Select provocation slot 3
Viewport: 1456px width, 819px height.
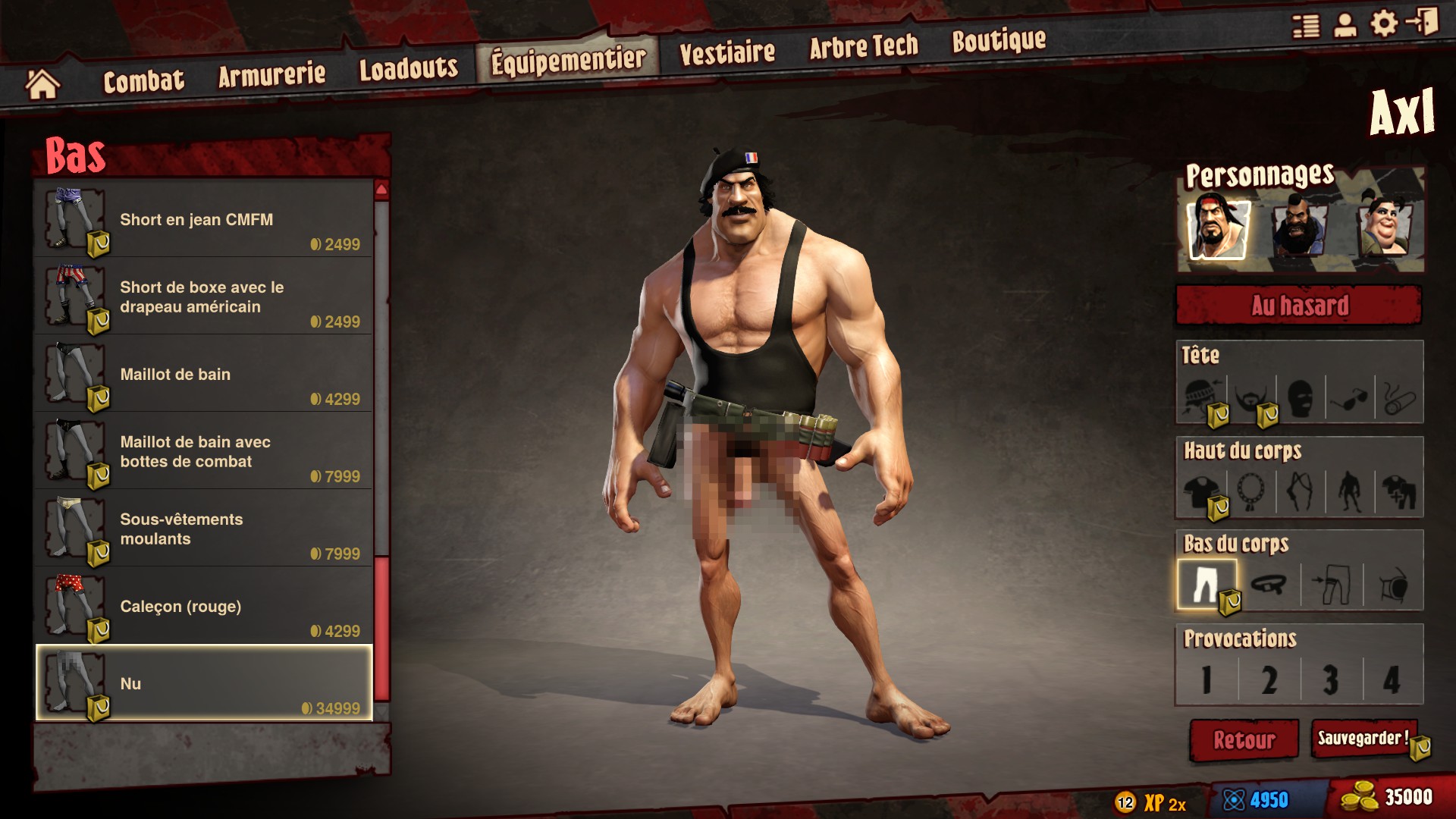tap(1331, 679)
